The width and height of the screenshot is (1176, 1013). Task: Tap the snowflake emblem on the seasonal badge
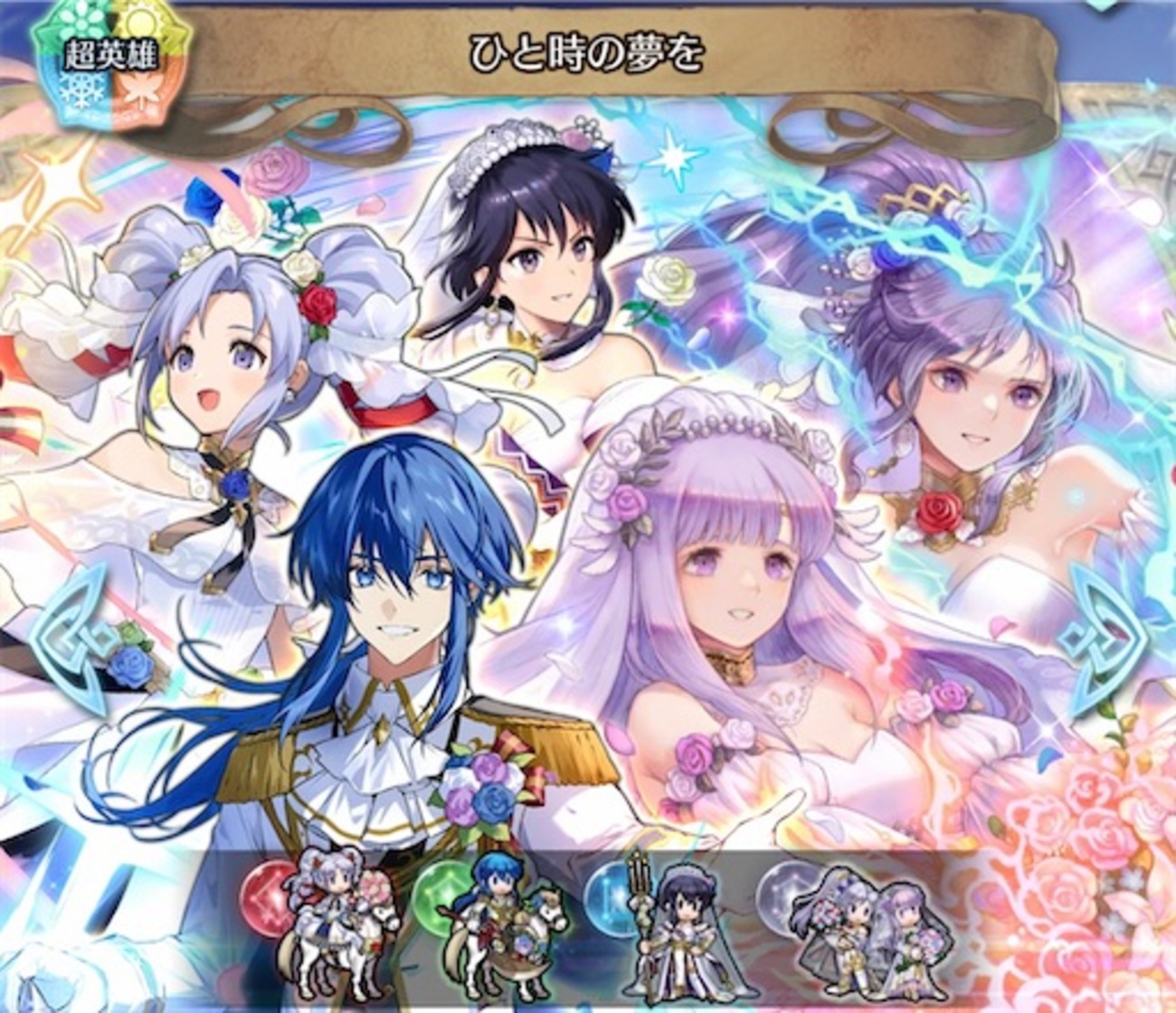tap(81, 91)
